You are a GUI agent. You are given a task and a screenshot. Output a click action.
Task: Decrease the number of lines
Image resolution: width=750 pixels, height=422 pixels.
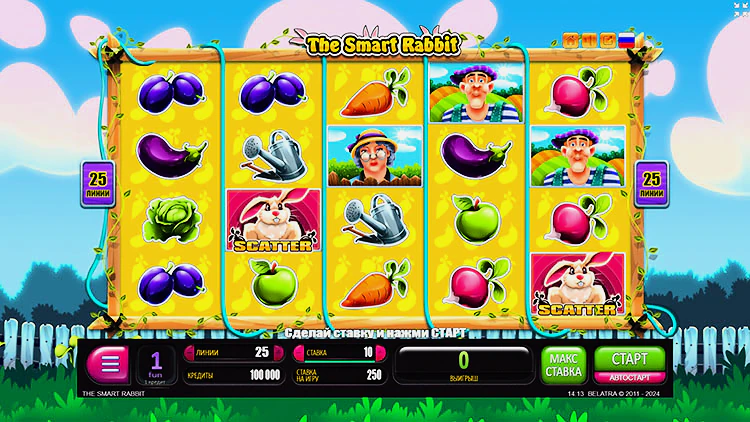click(188, 352)
